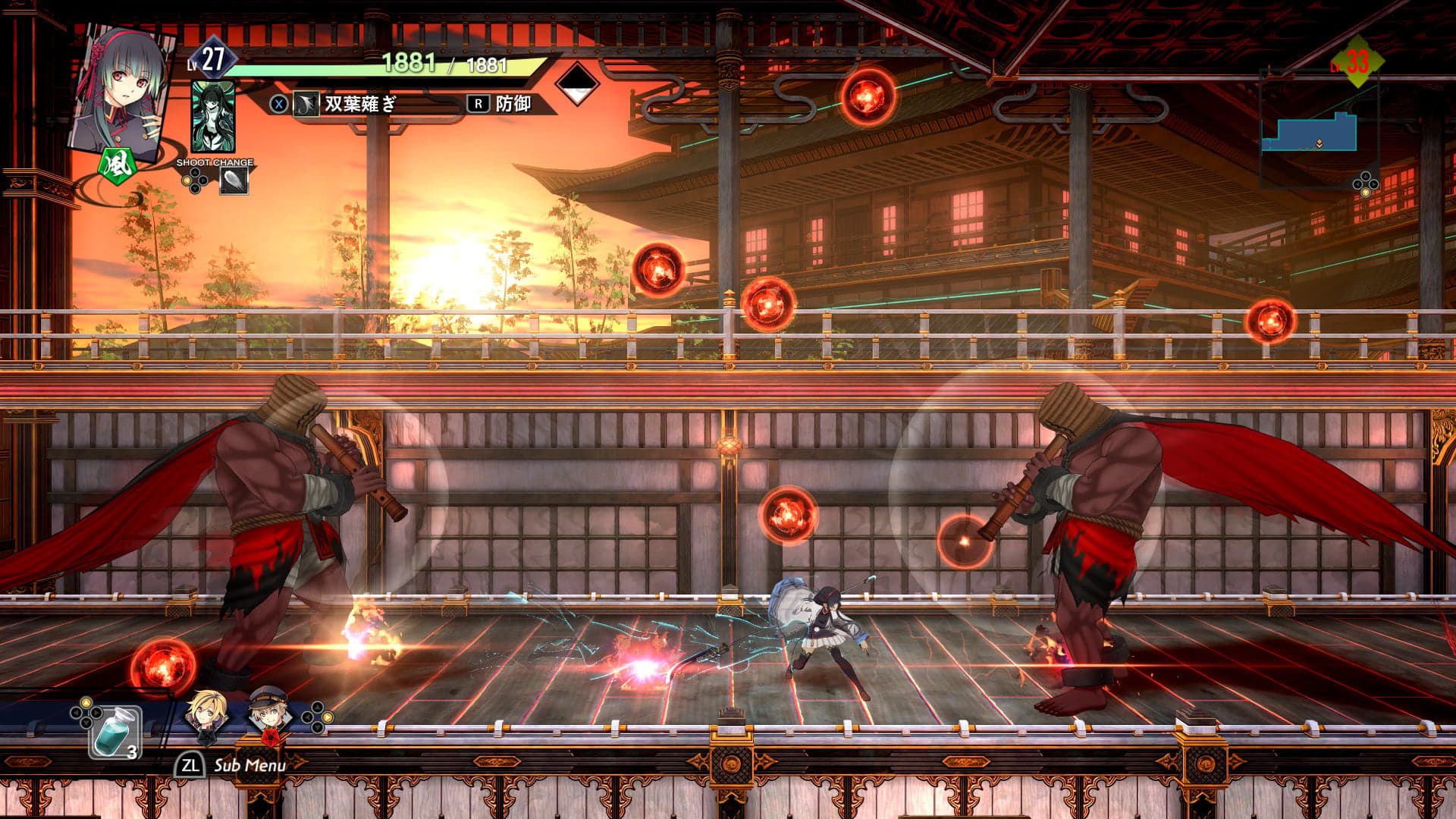Click the X button prompt circle
The width and height of the screenshot is (1456, 819).
click(x=278, y=104)
